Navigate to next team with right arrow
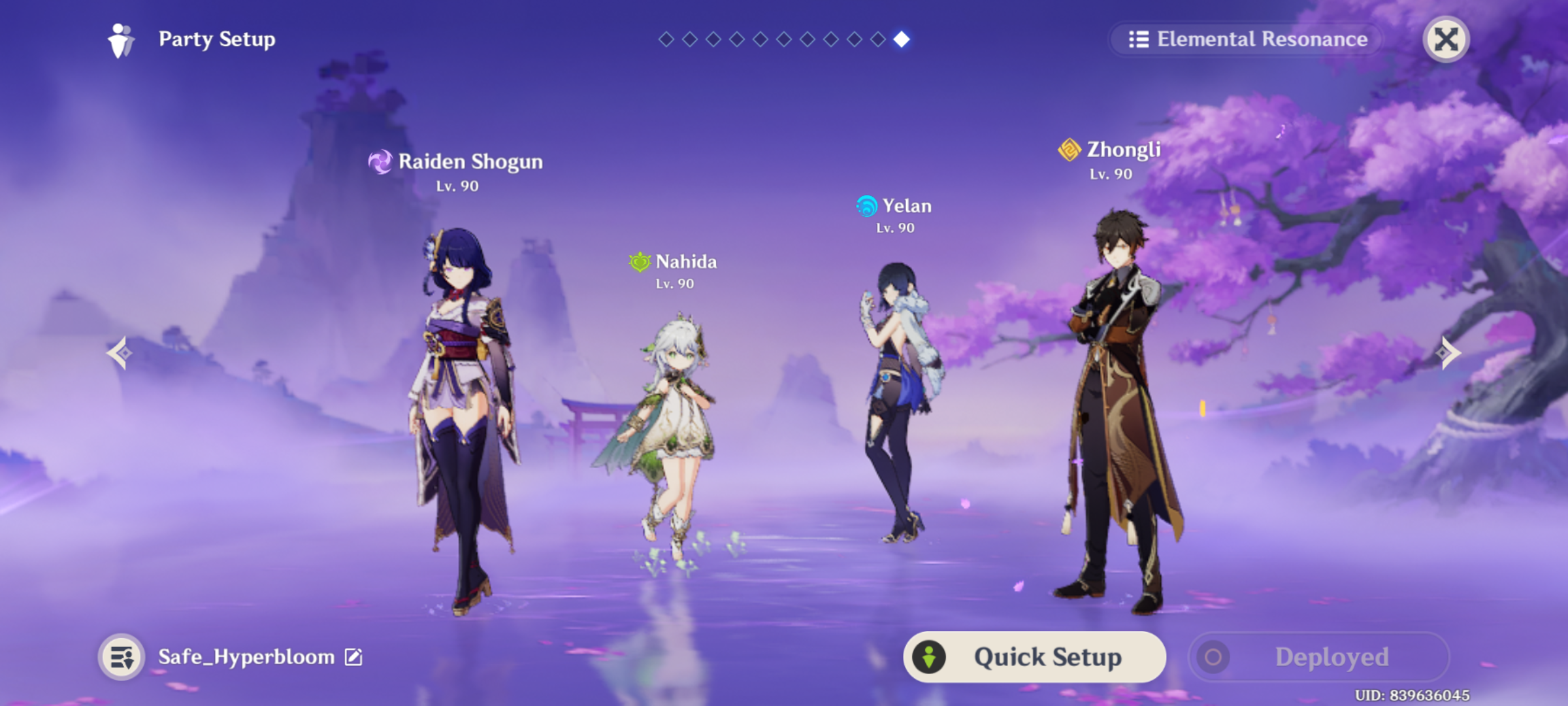 [1448, 353]
